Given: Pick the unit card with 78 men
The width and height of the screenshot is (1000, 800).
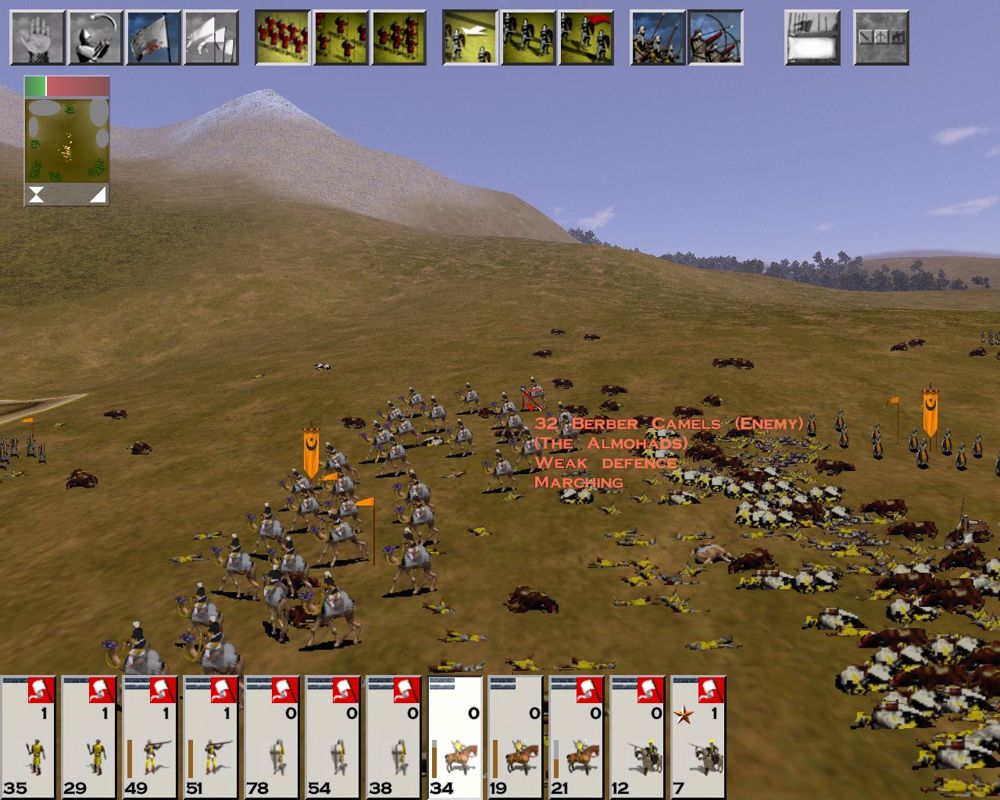Looking at the screenshot, I should pyautogui.click(x=272, y=737).
